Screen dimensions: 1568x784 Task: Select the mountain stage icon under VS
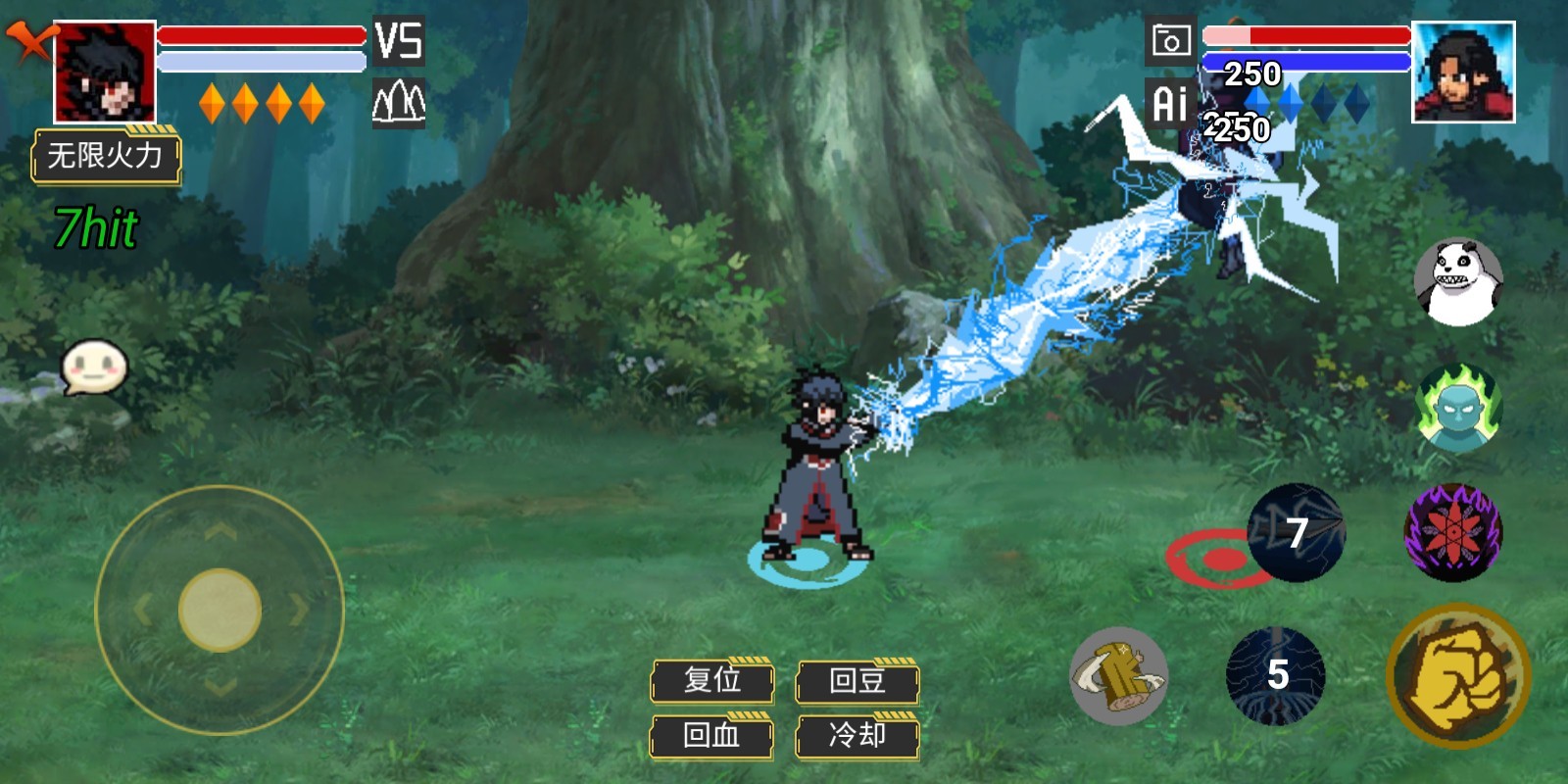pos(399,102)
